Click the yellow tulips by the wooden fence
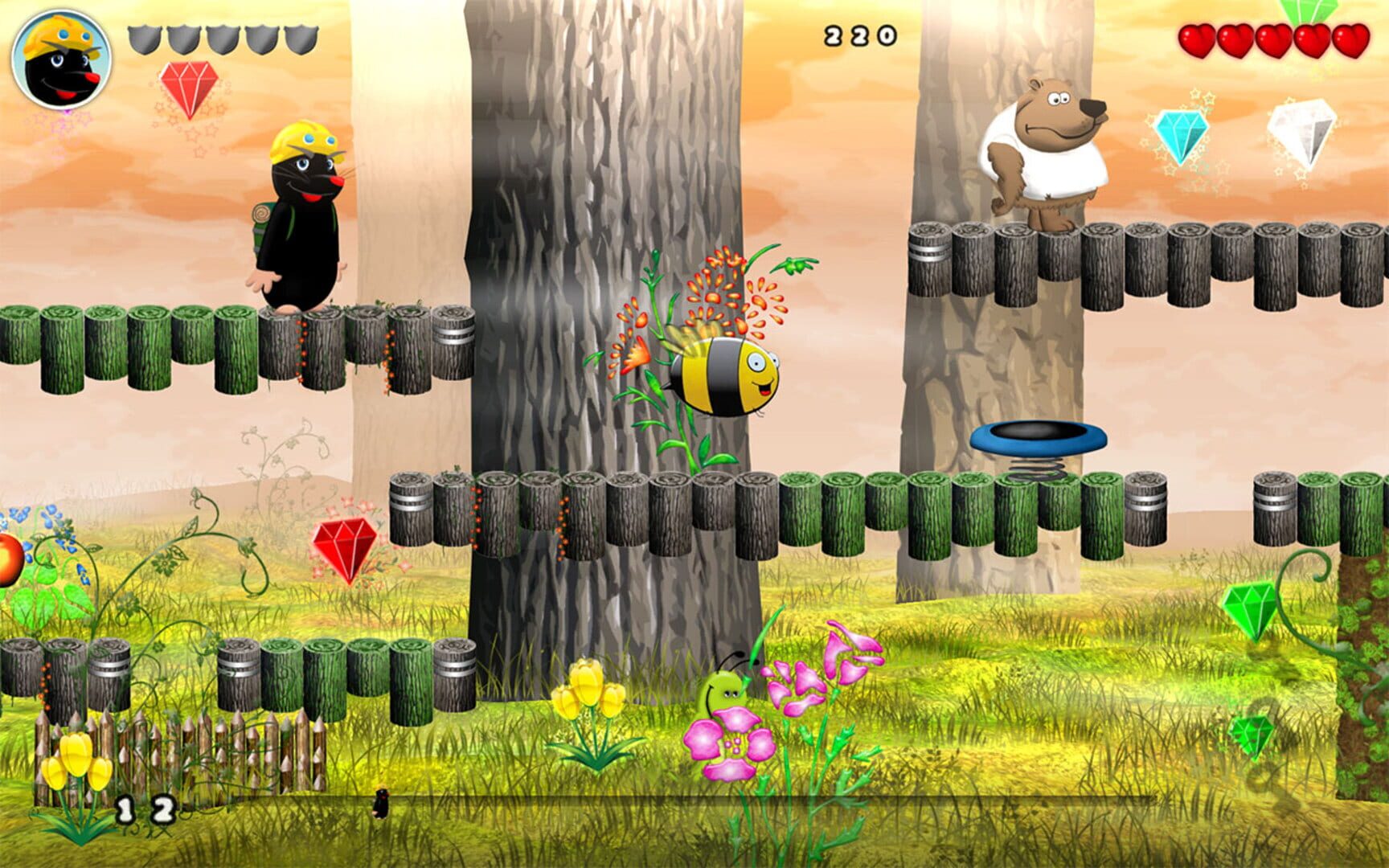The height and width of the screenshot is (868, 1389). [x=76, y=755]
